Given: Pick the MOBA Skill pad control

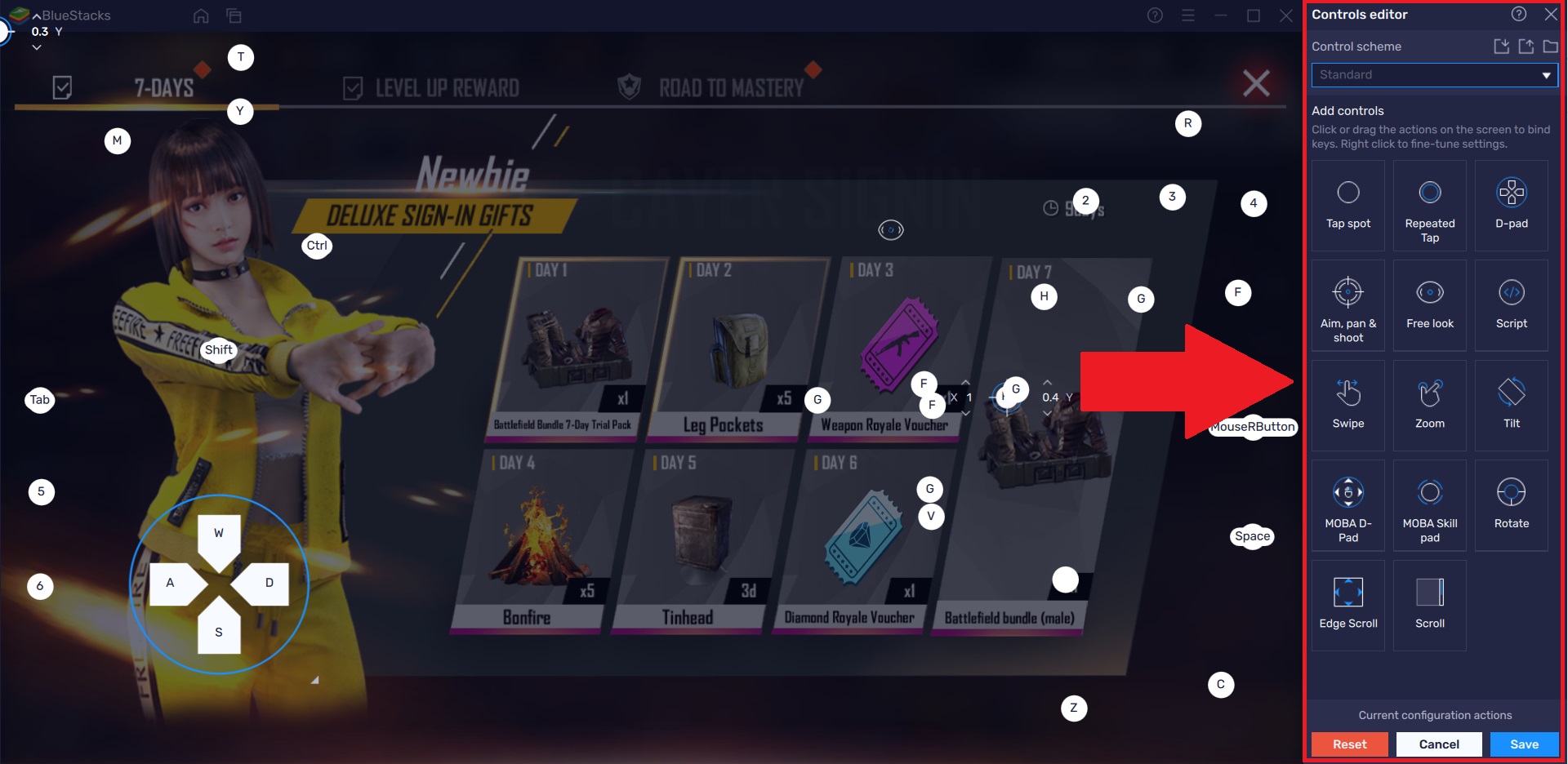Looking at the screenshot, I should click(x=1430, y=505).
